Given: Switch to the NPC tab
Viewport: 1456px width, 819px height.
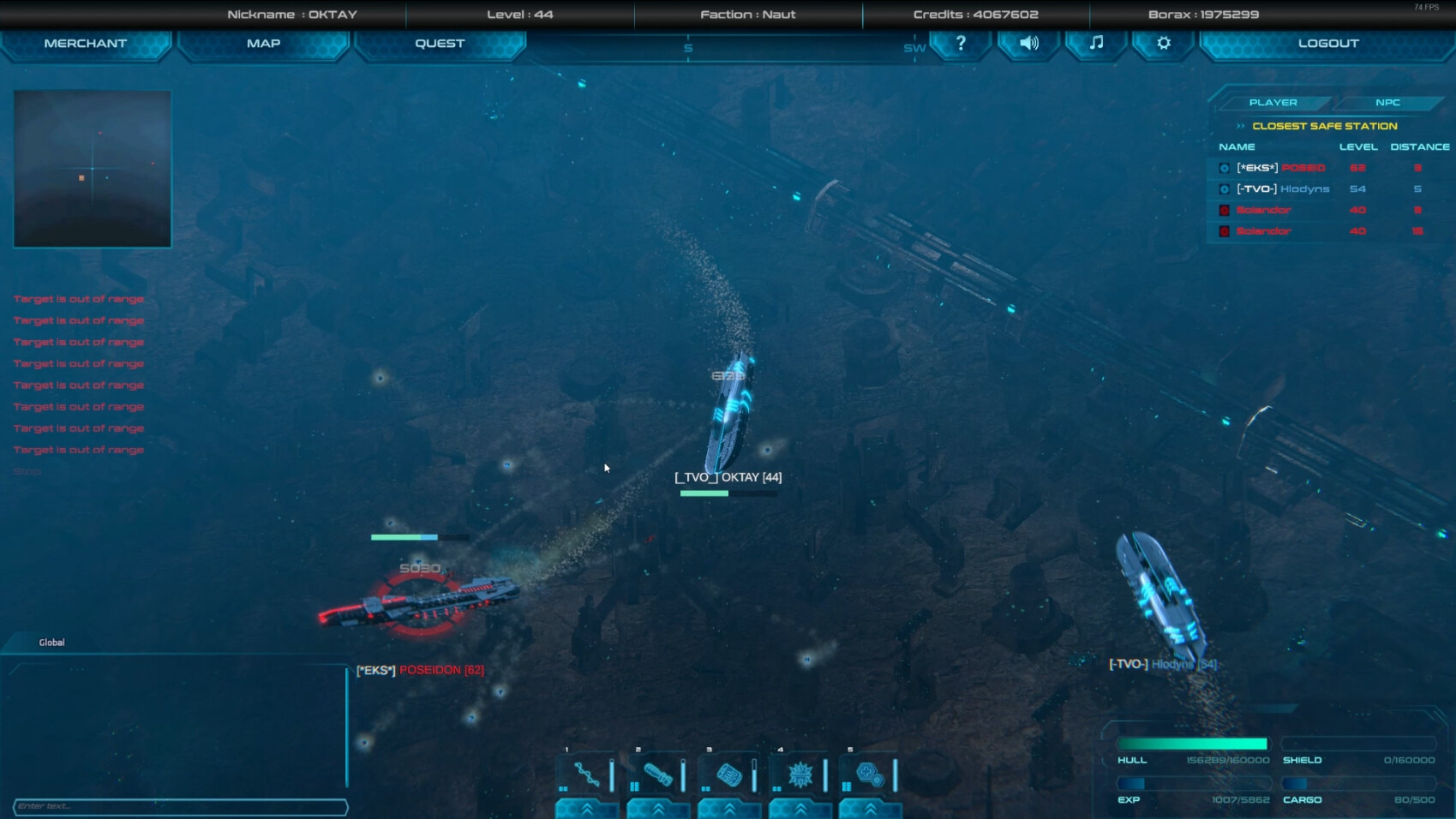Looking at the screenshot, I should (1387, 102).
